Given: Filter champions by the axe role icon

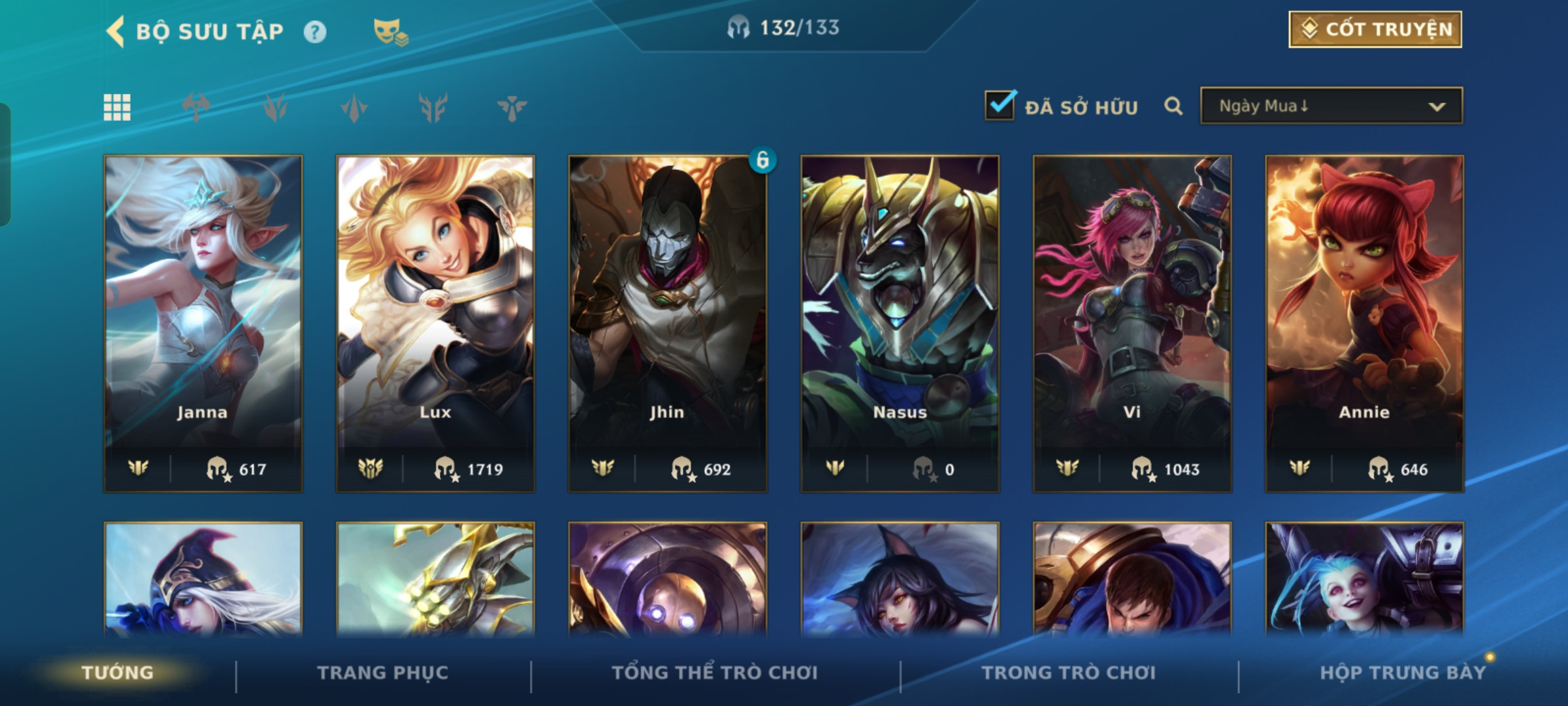Looking at the screenshot, I should (x=196, y=107).
